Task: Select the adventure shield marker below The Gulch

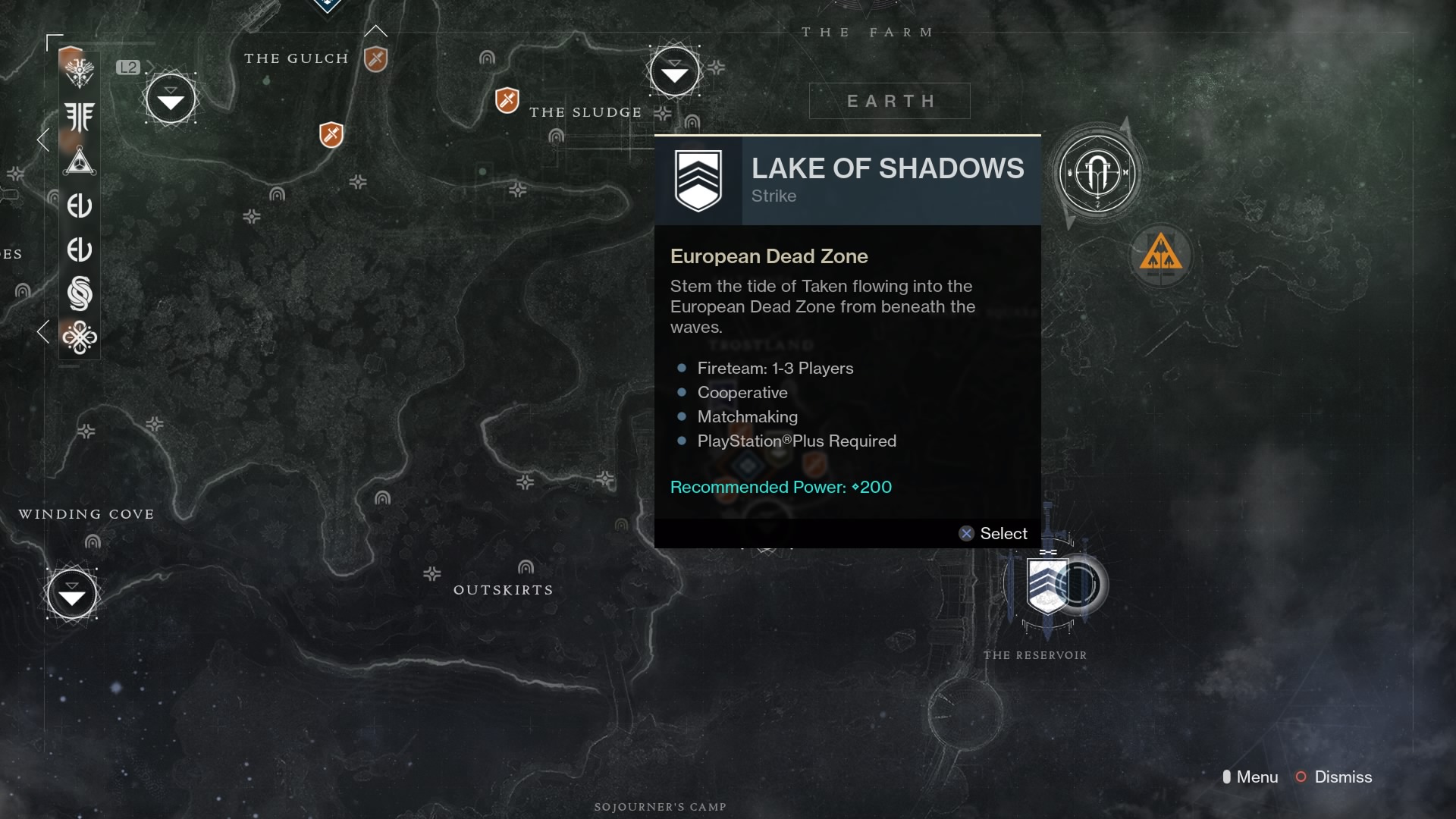Action: coord(331,135)
